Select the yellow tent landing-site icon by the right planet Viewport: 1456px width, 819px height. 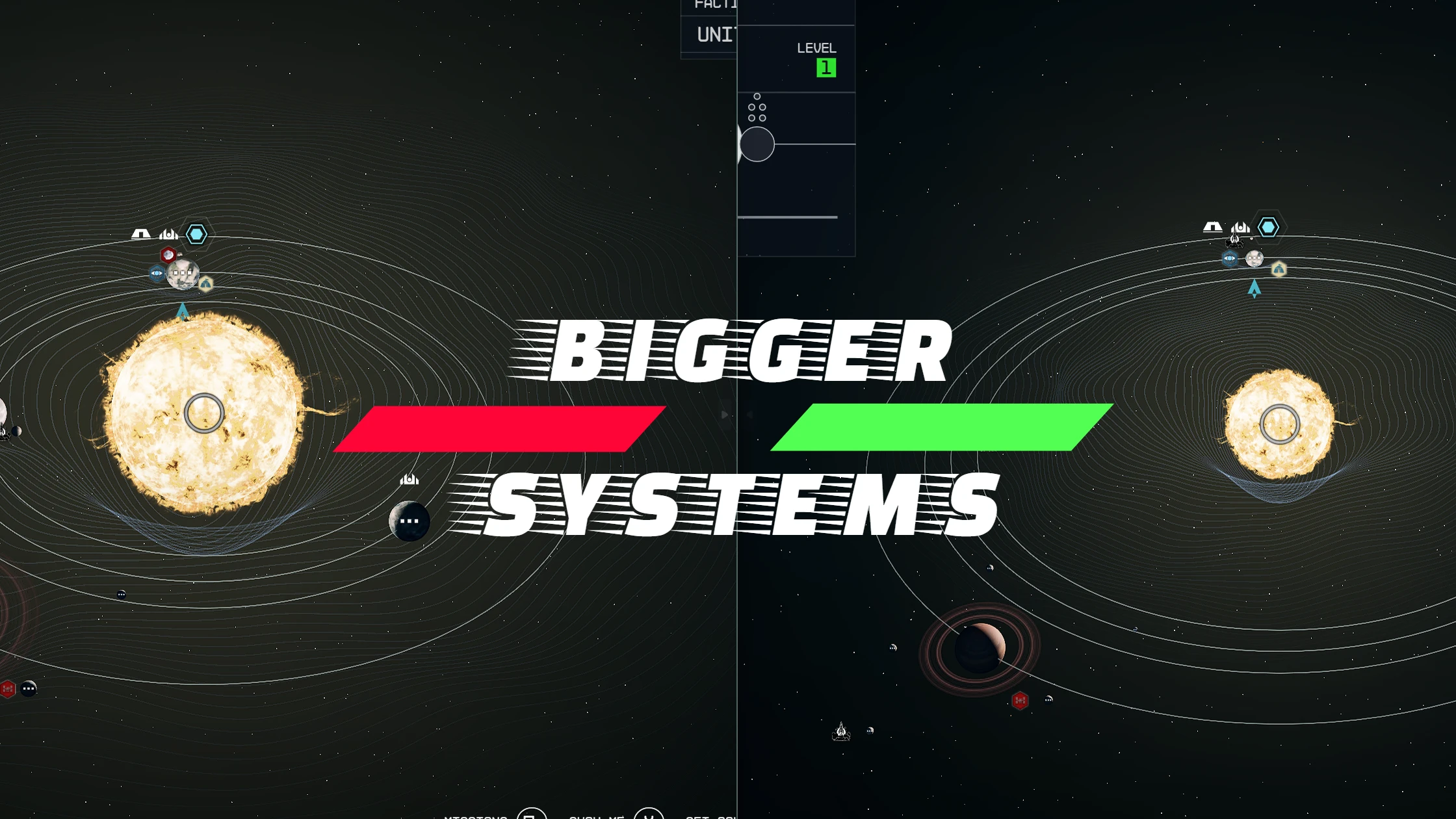(x=1279, y=268)
